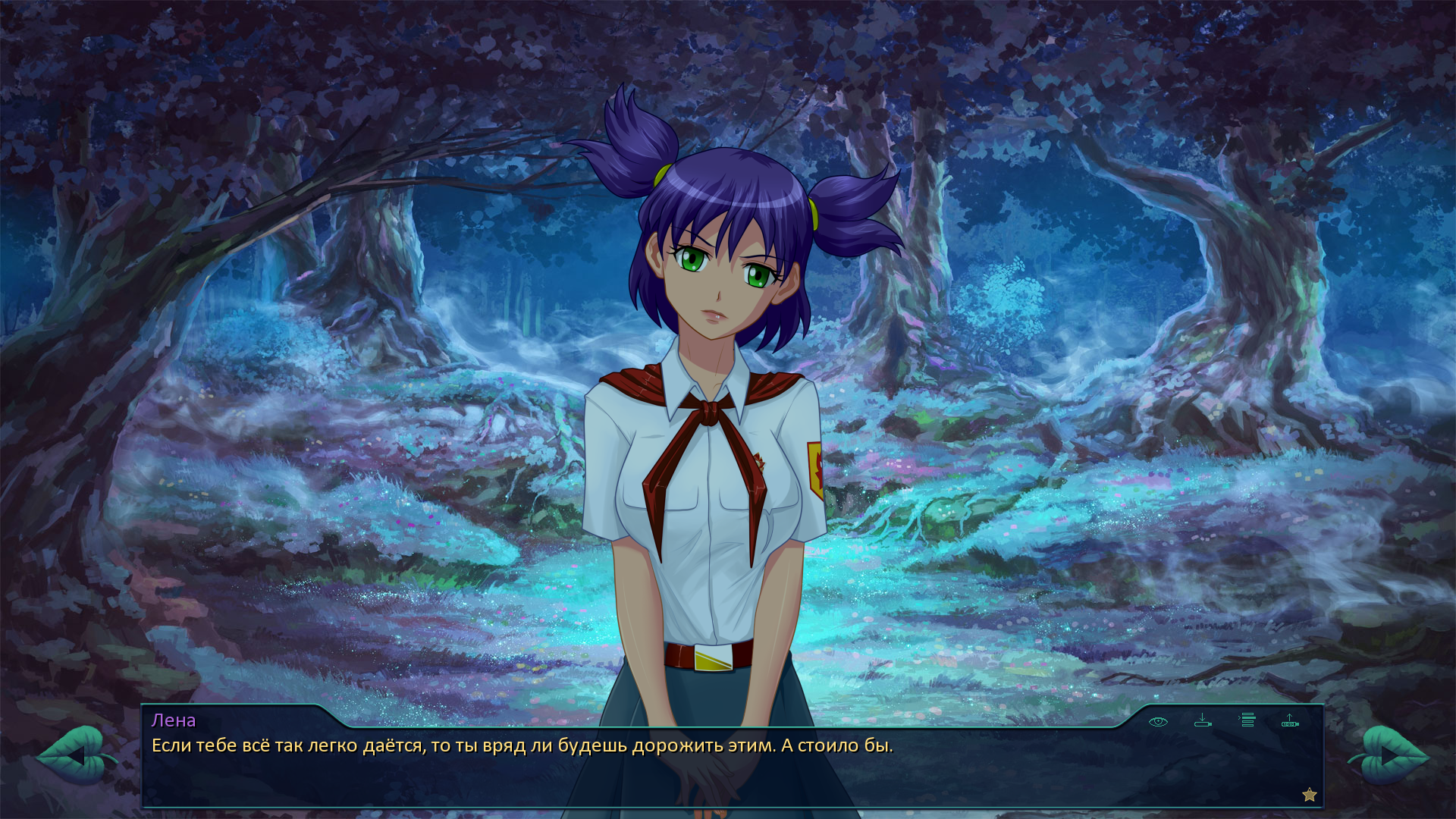Viewport: 1456px width, 819px height.
Task: Hide the text box with the eye icon
Action: pos(1158,721)
